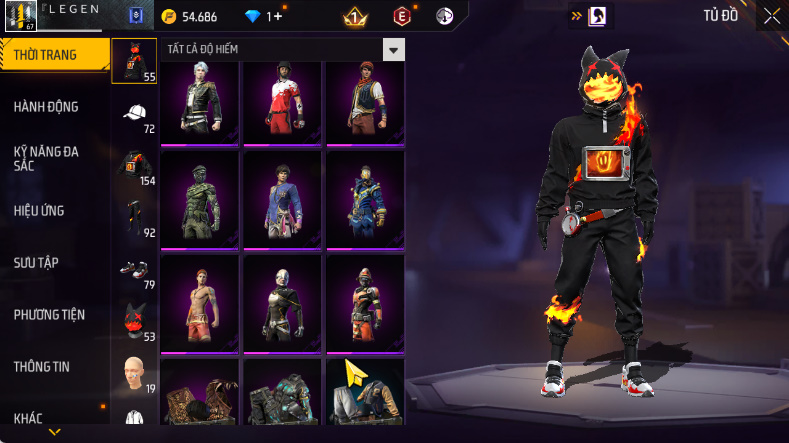Viewport: 789px width, 443px height.
Task: Select the mask category showing 53
Action: coord(134,321)
